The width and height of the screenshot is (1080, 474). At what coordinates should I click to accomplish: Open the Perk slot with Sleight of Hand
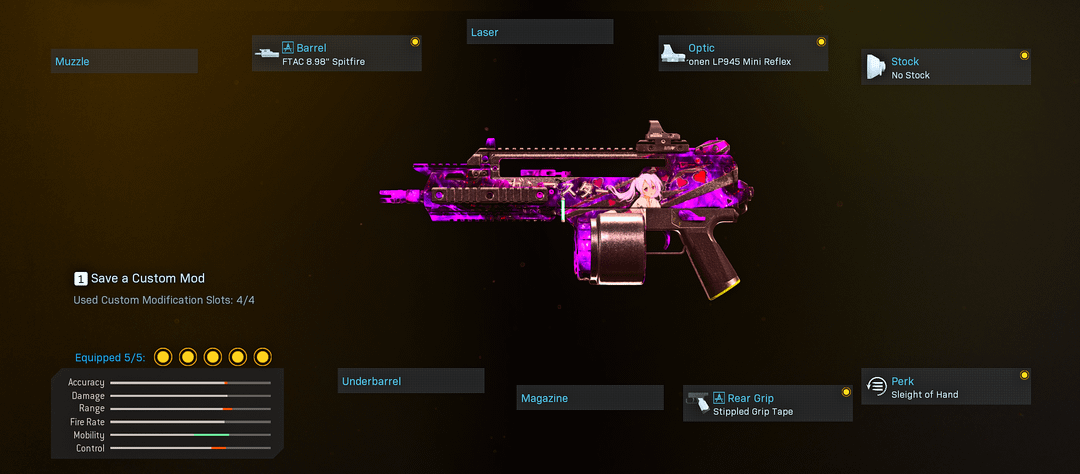946,387
